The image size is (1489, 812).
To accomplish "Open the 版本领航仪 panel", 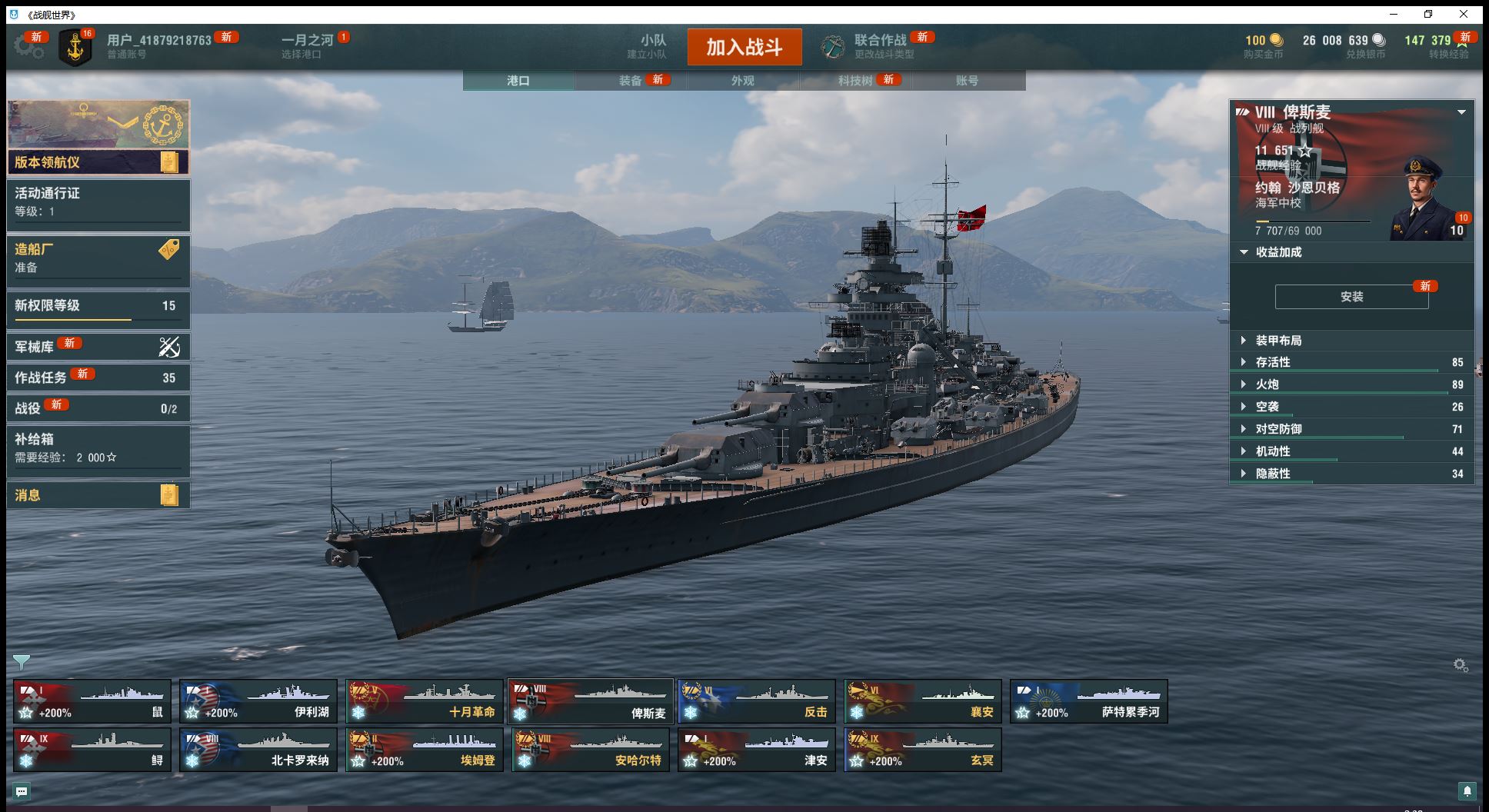I will pos(98,162).
